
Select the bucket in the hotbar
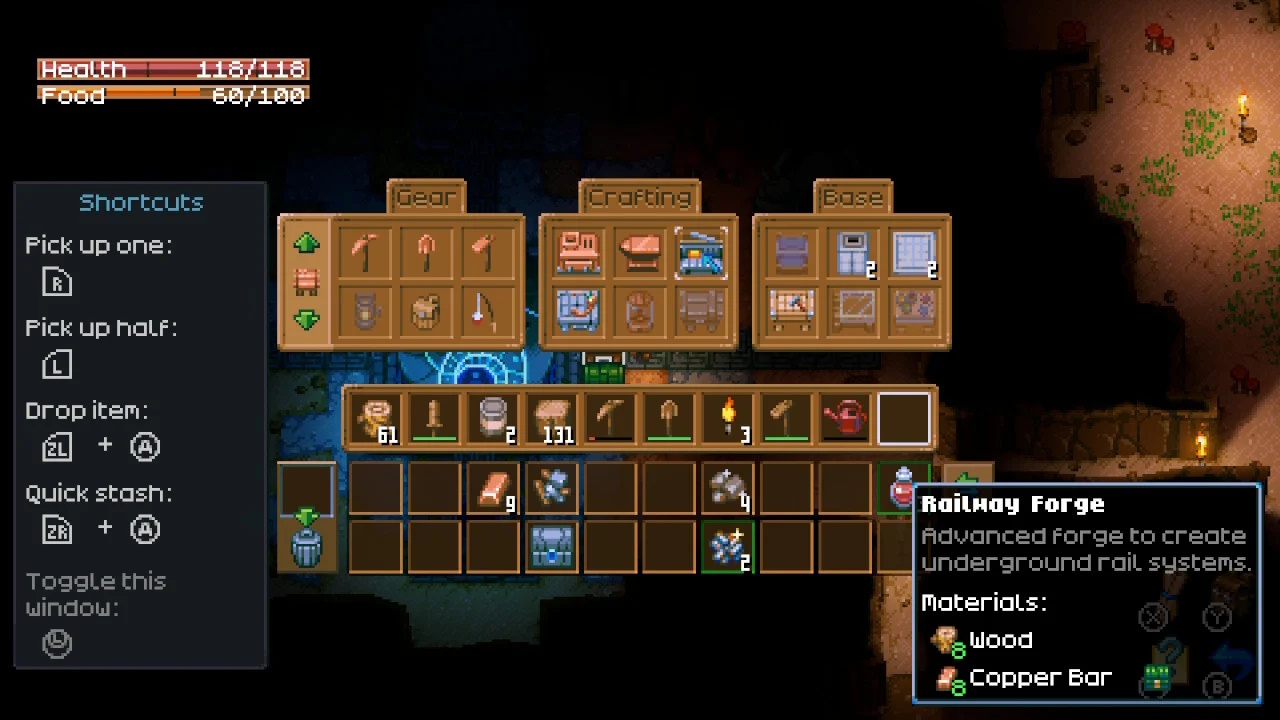493,418
